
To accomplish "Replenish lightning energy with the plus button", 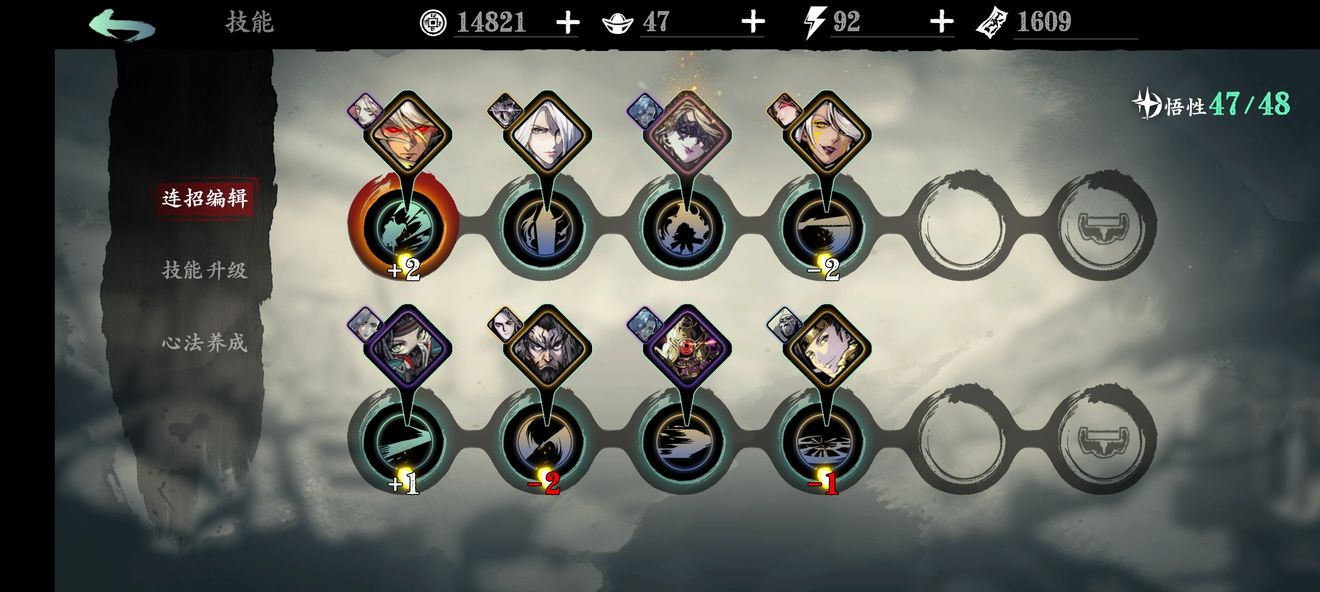I will coord(941,23).
